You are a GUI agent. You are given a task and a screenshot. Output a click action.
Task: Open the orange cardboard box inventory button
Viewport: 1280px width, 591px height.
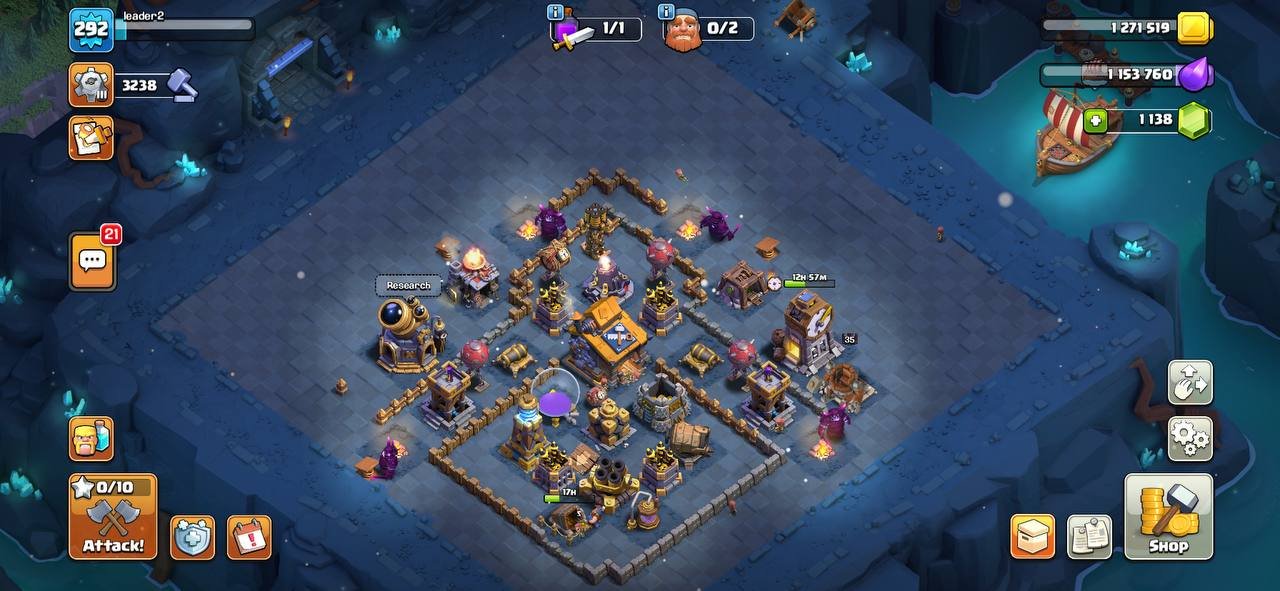click(1032, 537)
